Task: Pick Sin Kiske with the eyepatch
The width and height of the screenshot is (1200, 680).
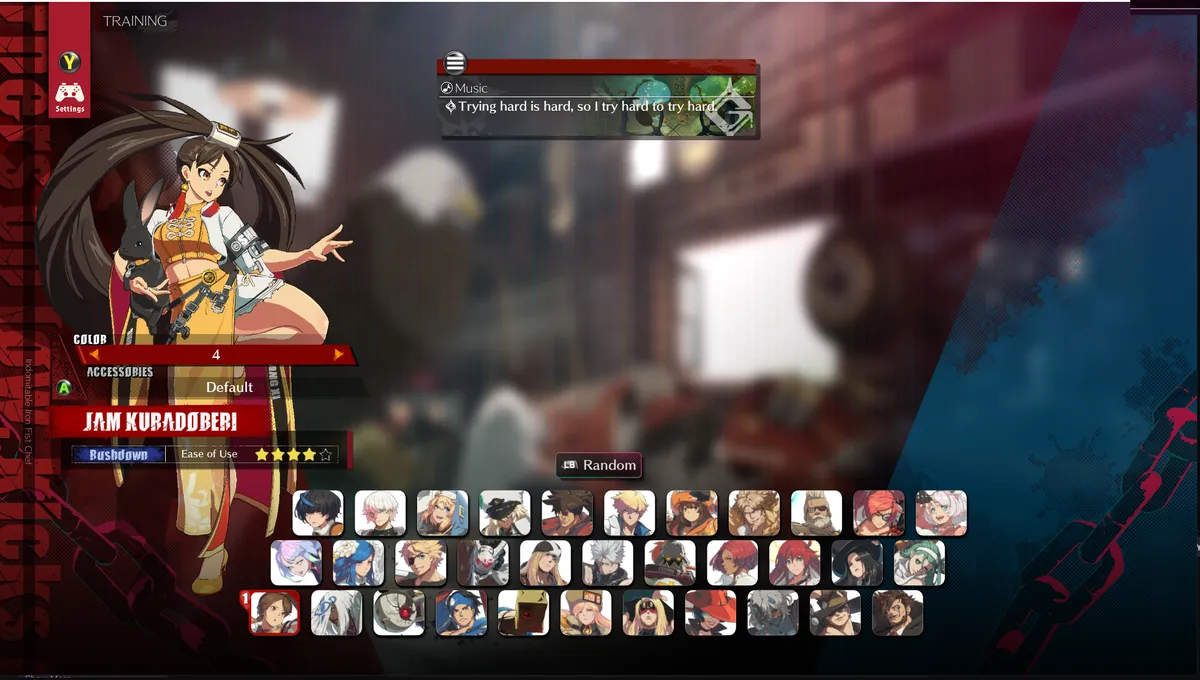Action: [x=420, y=563]
